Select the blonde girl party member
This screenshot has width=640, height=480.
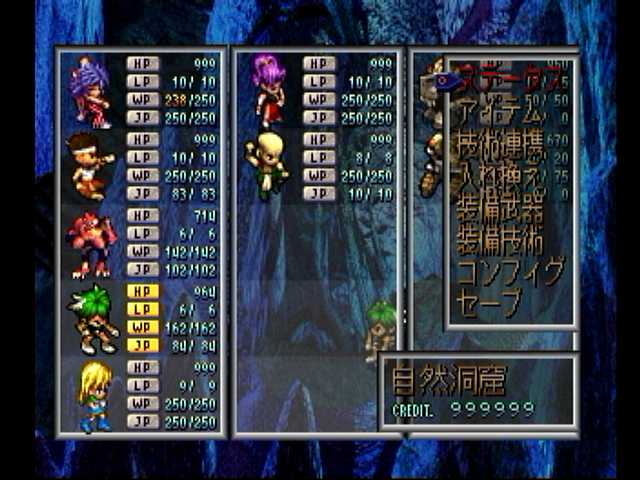pyautogui.click(x=93, y=395)
